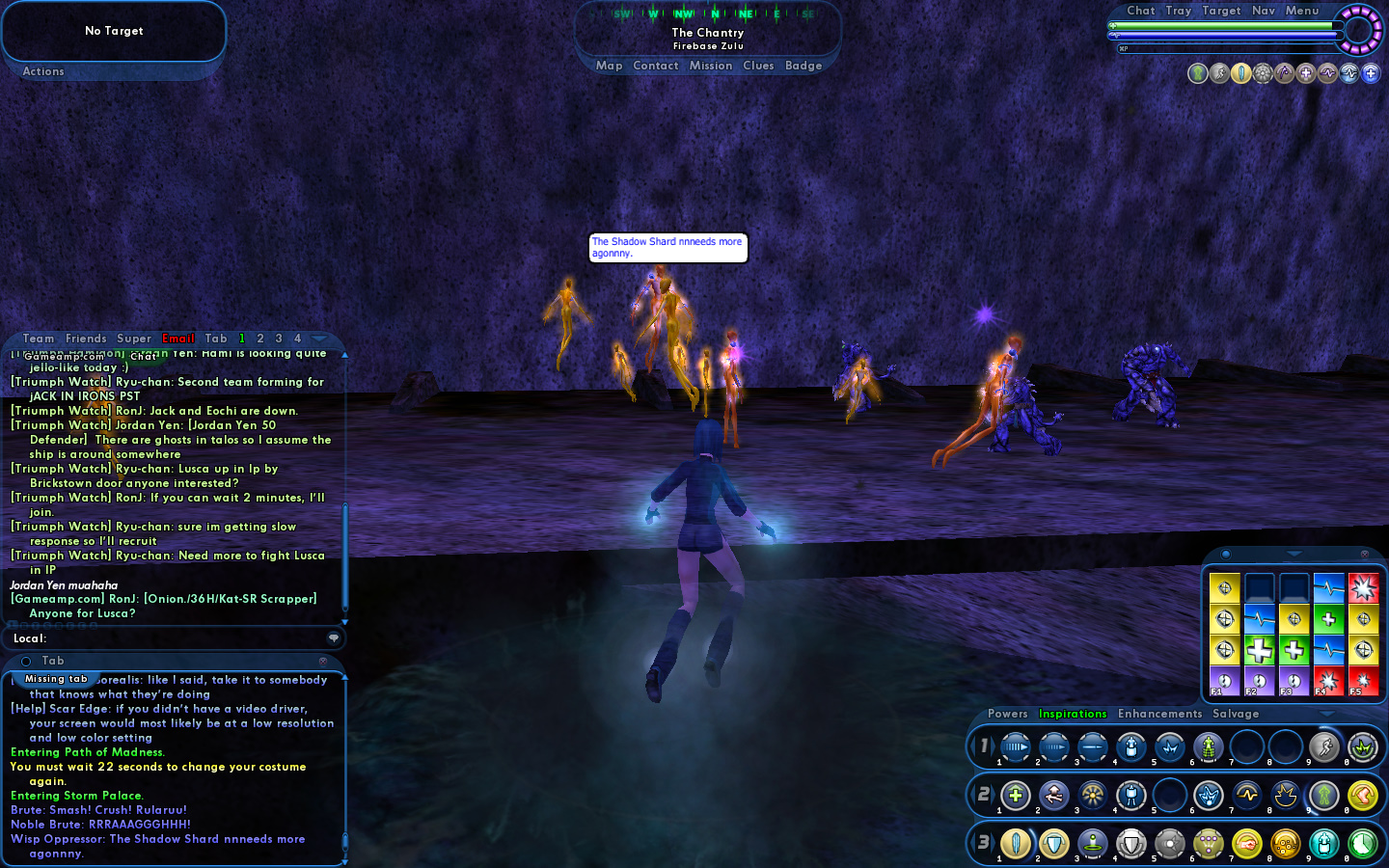The image size is (1389, 868).
Task: Open the Clues window
Action: click(x=758, y=66)
